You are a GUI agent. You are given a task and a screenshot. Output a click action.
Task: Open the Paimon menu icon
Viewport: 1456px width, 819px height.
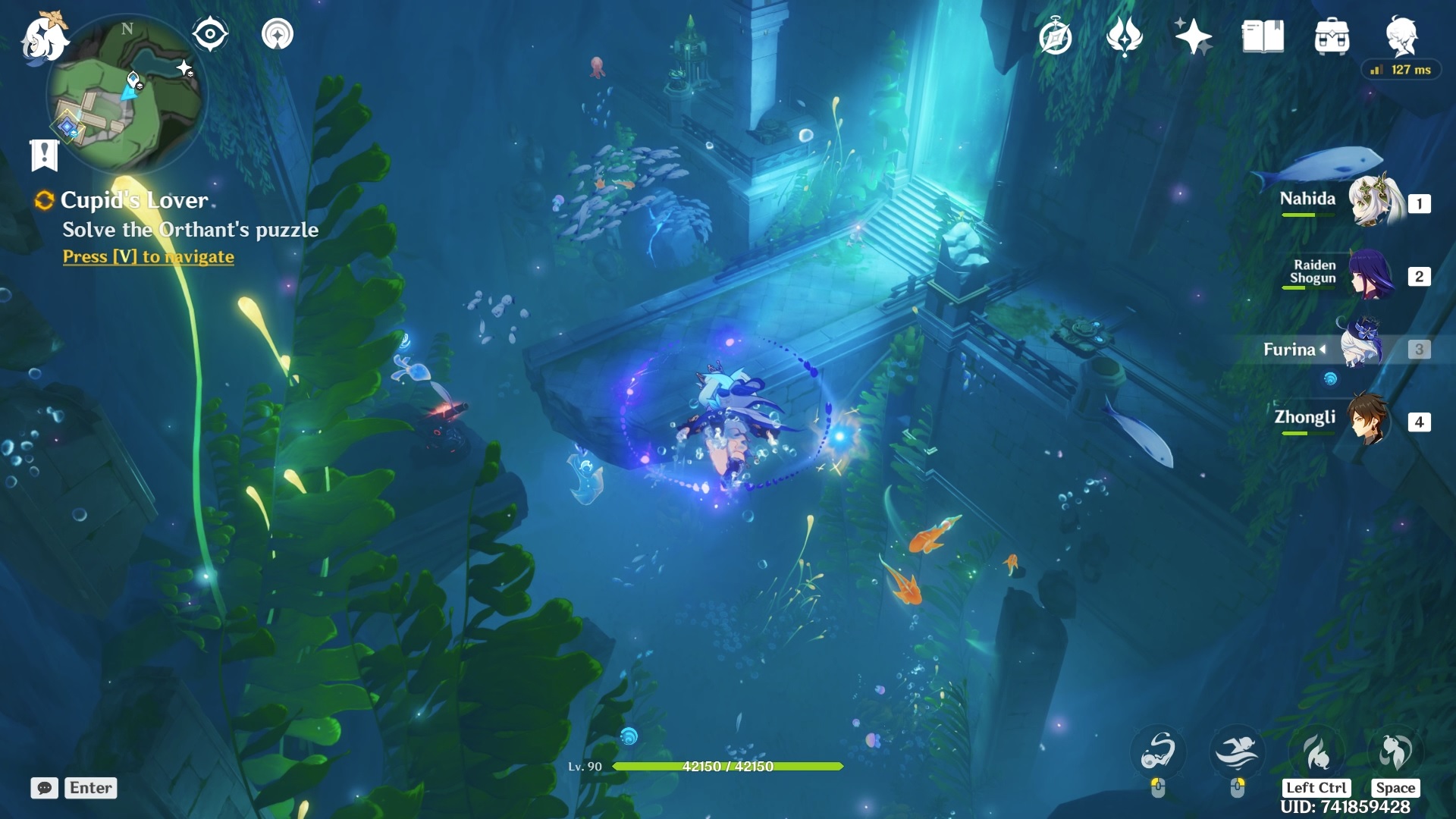tap(44, 36)
